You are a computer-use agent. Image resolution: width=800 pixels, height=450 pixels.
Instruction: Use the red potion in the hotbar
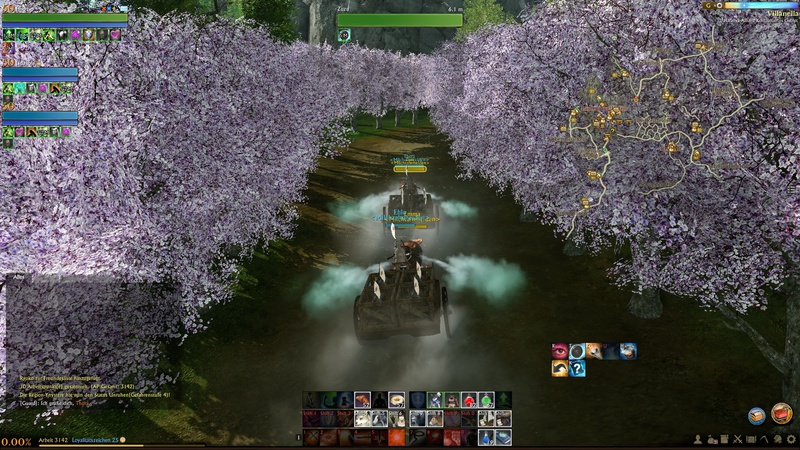pos(469,400)
